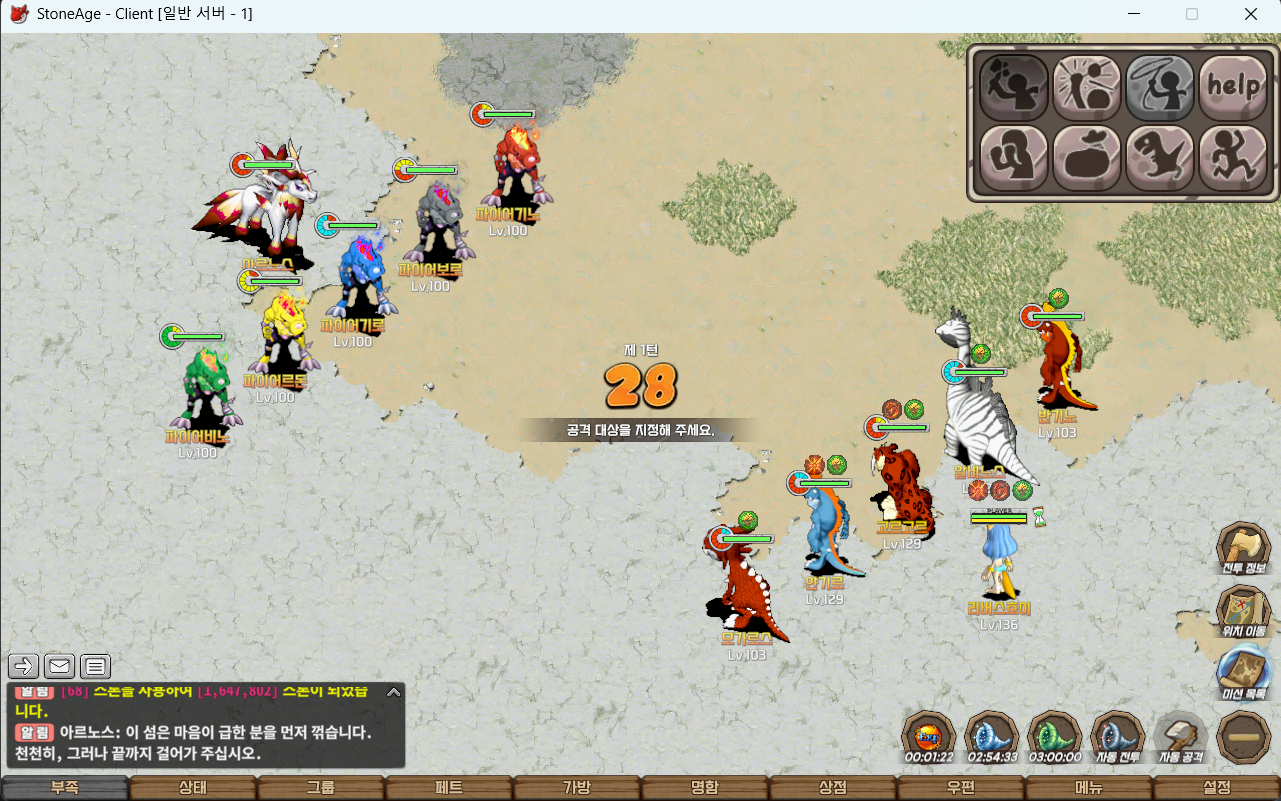Open the 가방 bag tab
Viewport: 1281px width, 801px height.
[x=576, y=788]
